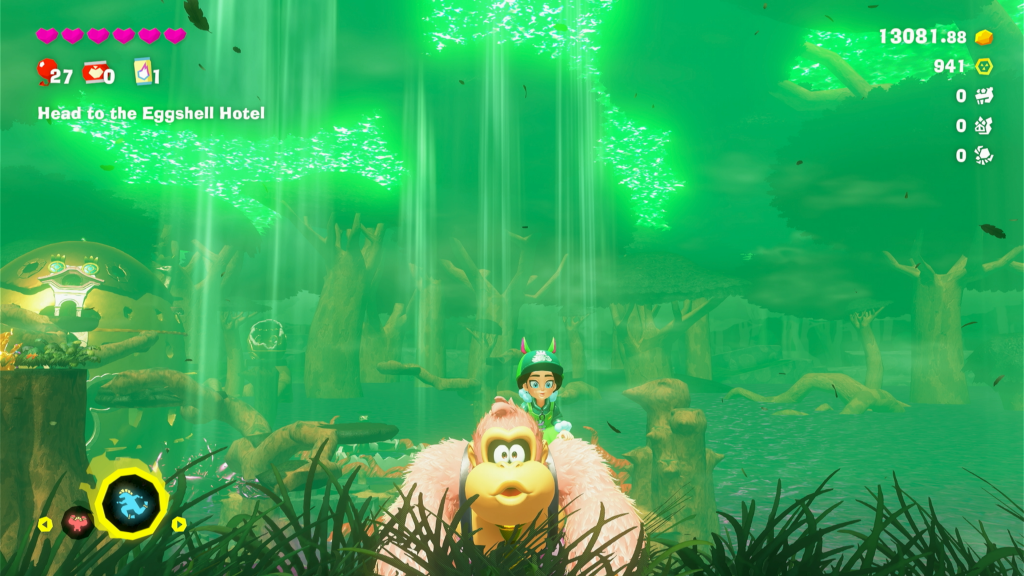The height and width of the screenshot is (576, 1024).
Task: Choose the red Kong Bananza icon
Action: (x=78, y=521)
